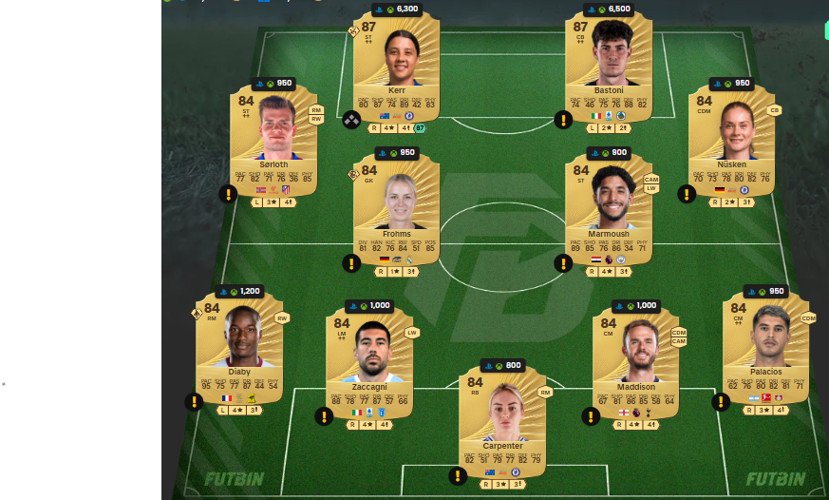Screen dimensions: 829x500
Task: Pick the Maddison CM card
Action: (x=636, y=362)
